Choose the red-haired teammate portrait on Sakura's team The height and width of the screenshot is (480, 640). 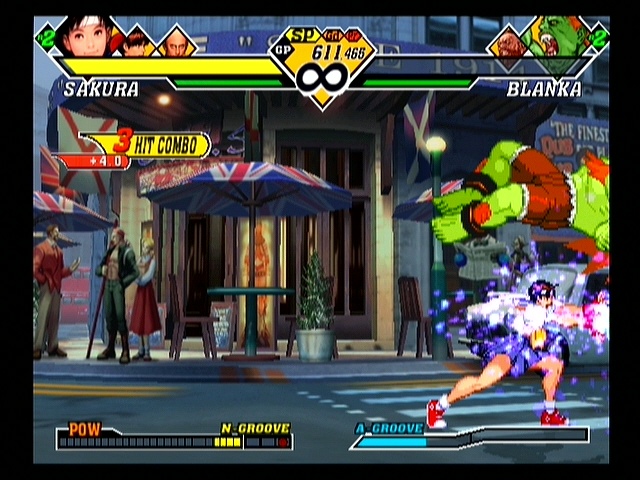138,42
